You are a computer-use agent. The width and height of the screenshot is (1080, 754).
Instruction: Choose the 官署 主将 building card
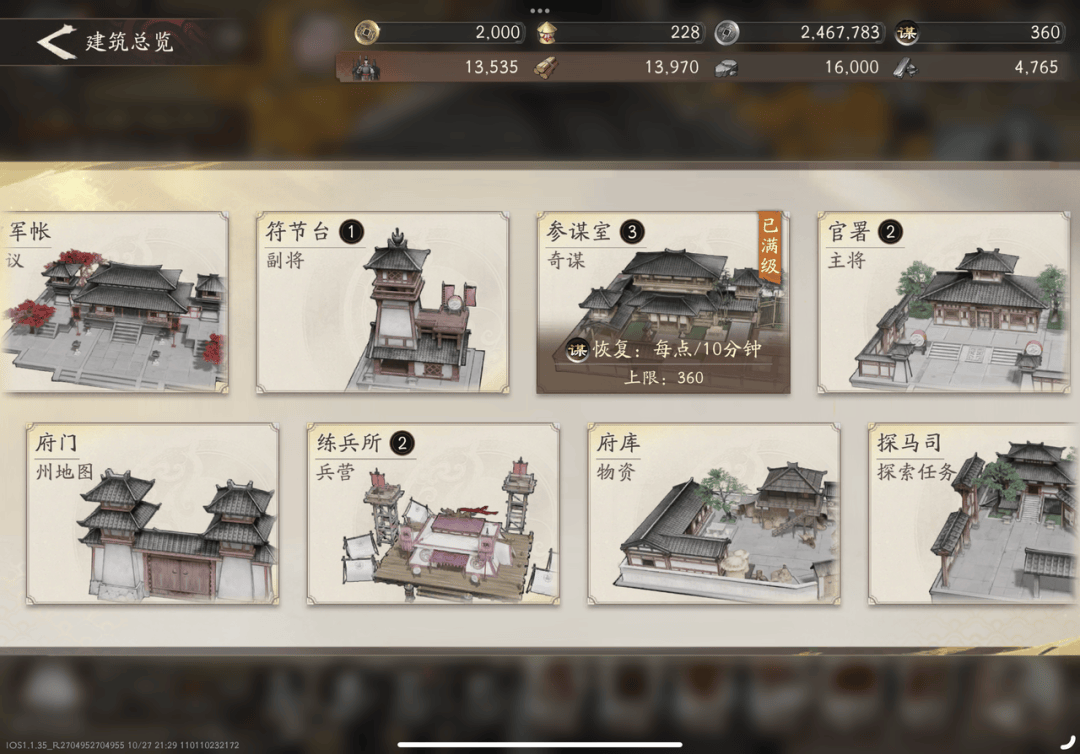(943, 302)
